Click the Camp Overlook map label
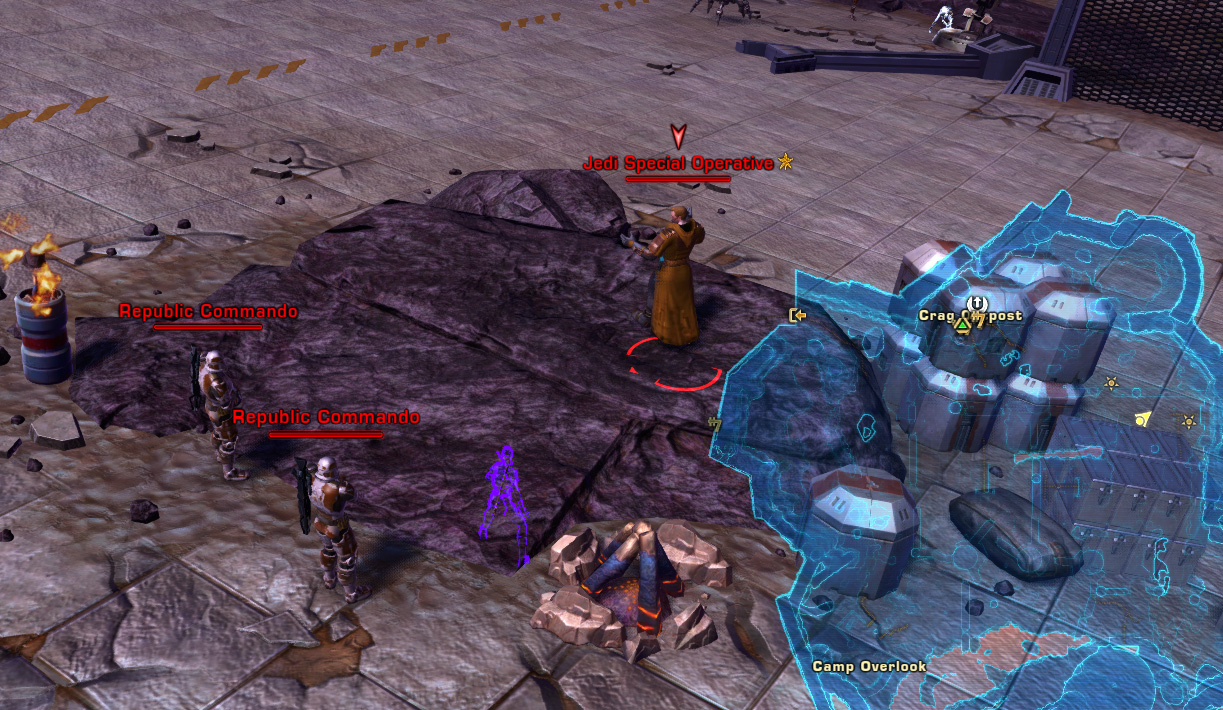 coord(868,666)
